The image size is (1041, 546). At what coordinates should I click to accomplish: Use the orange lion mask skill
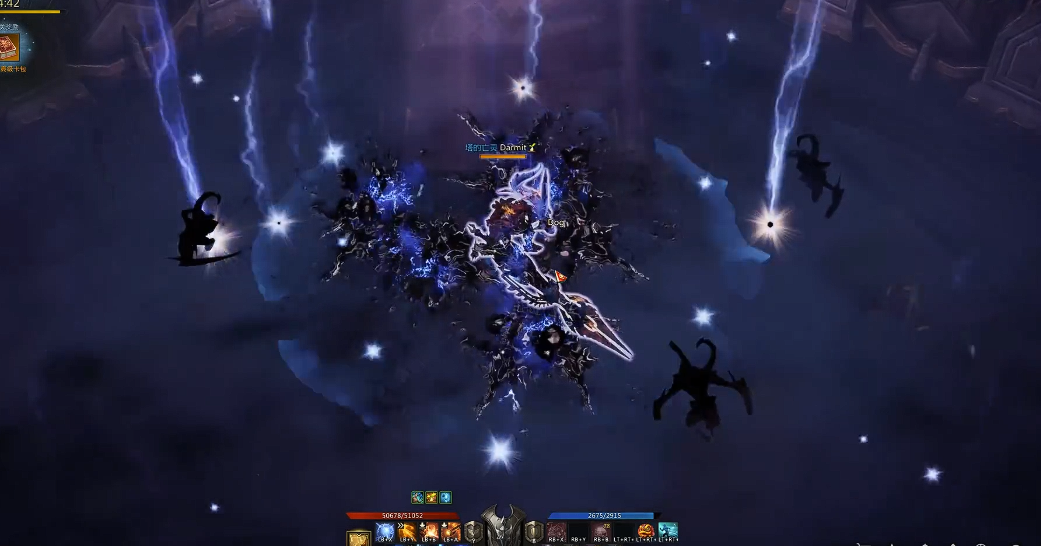[x=646, y=531]
